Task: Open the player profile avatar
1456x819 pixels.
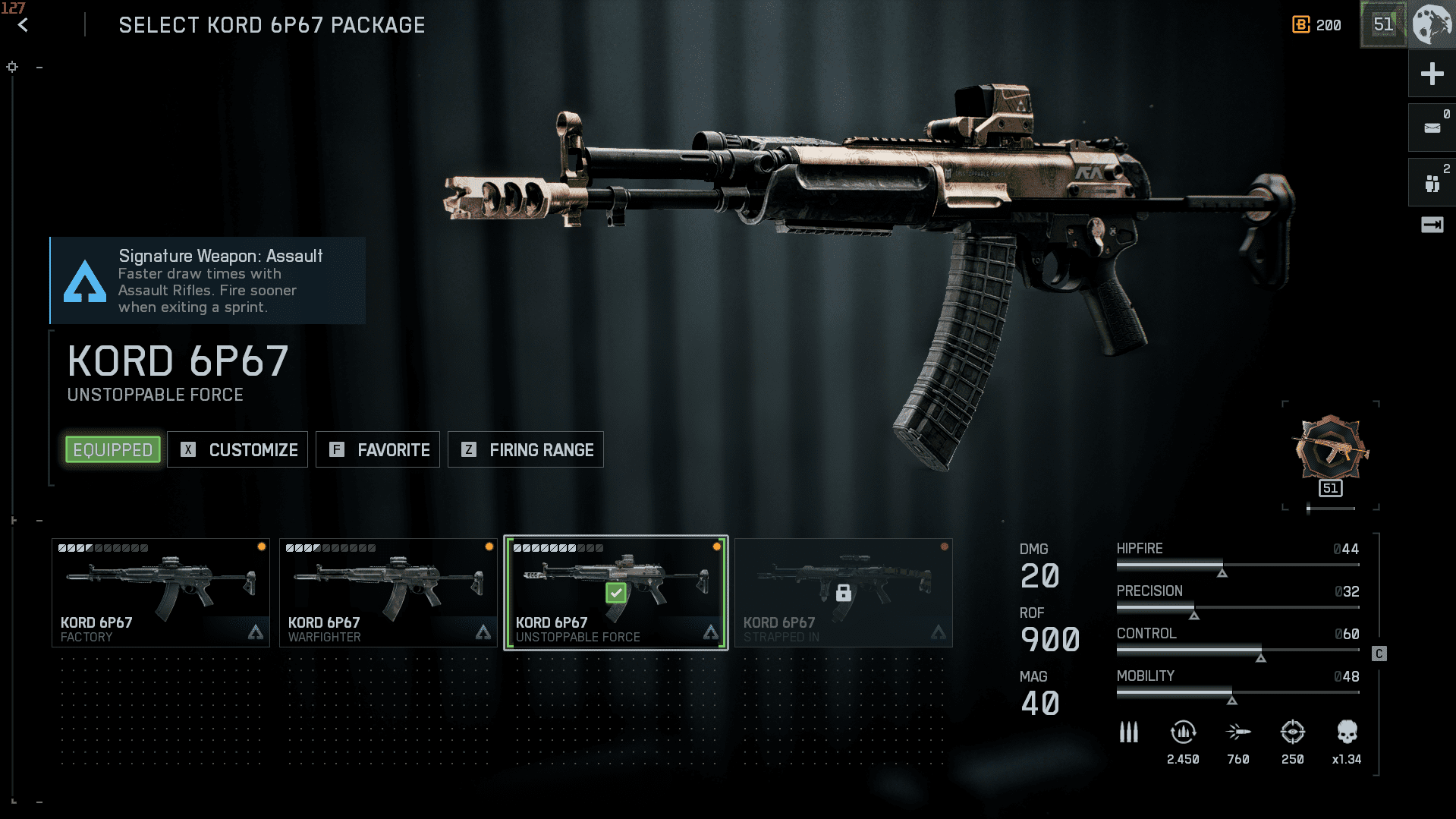Action: (x=1432, y=25)
